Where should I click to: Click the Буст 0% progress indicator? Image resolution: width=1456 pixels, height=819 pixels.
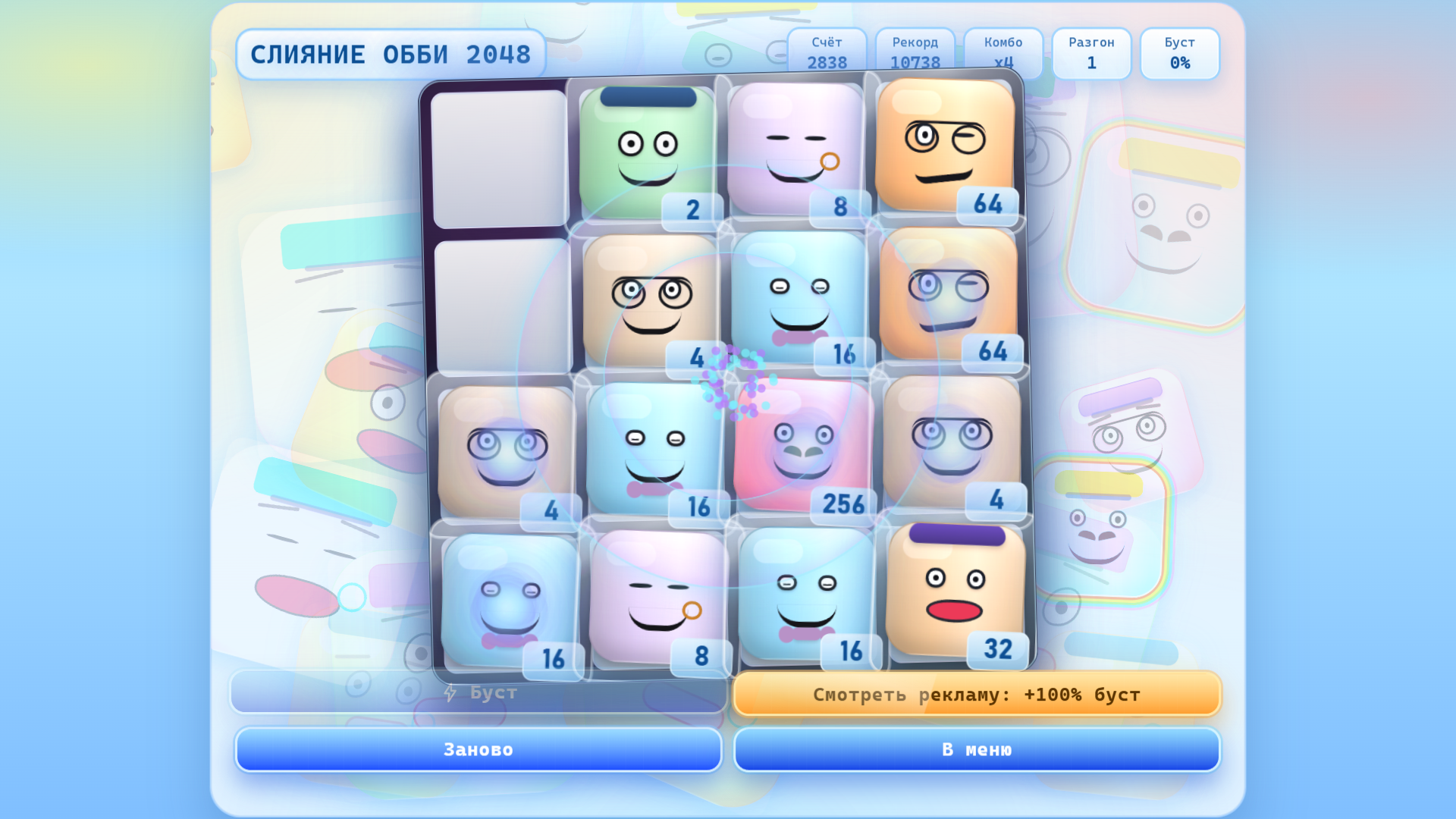pos(1180,53)
